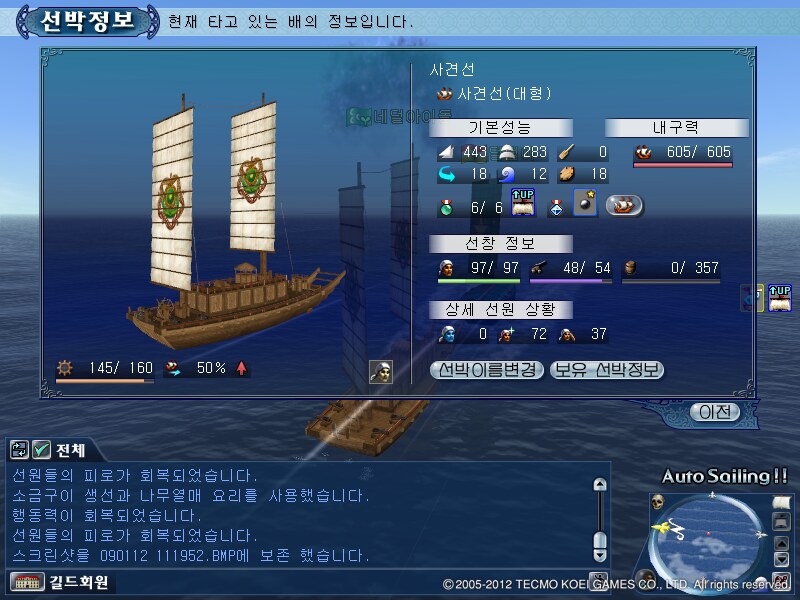Select the cannonball skill icon
The image size is (800, 600).
tap(587, 205)
